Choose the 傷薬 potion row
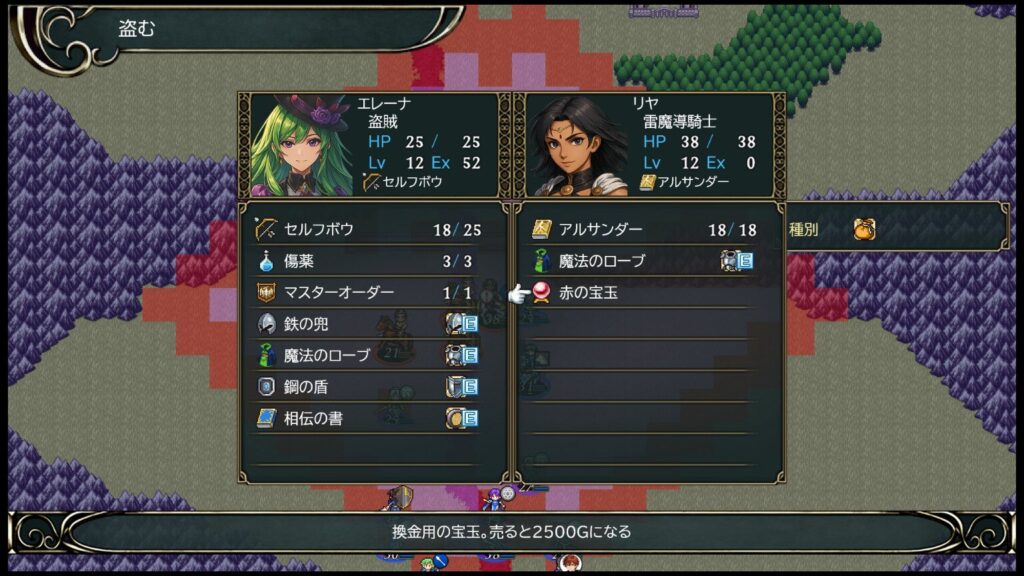1024x576 pixels. (x=366, y=261)
